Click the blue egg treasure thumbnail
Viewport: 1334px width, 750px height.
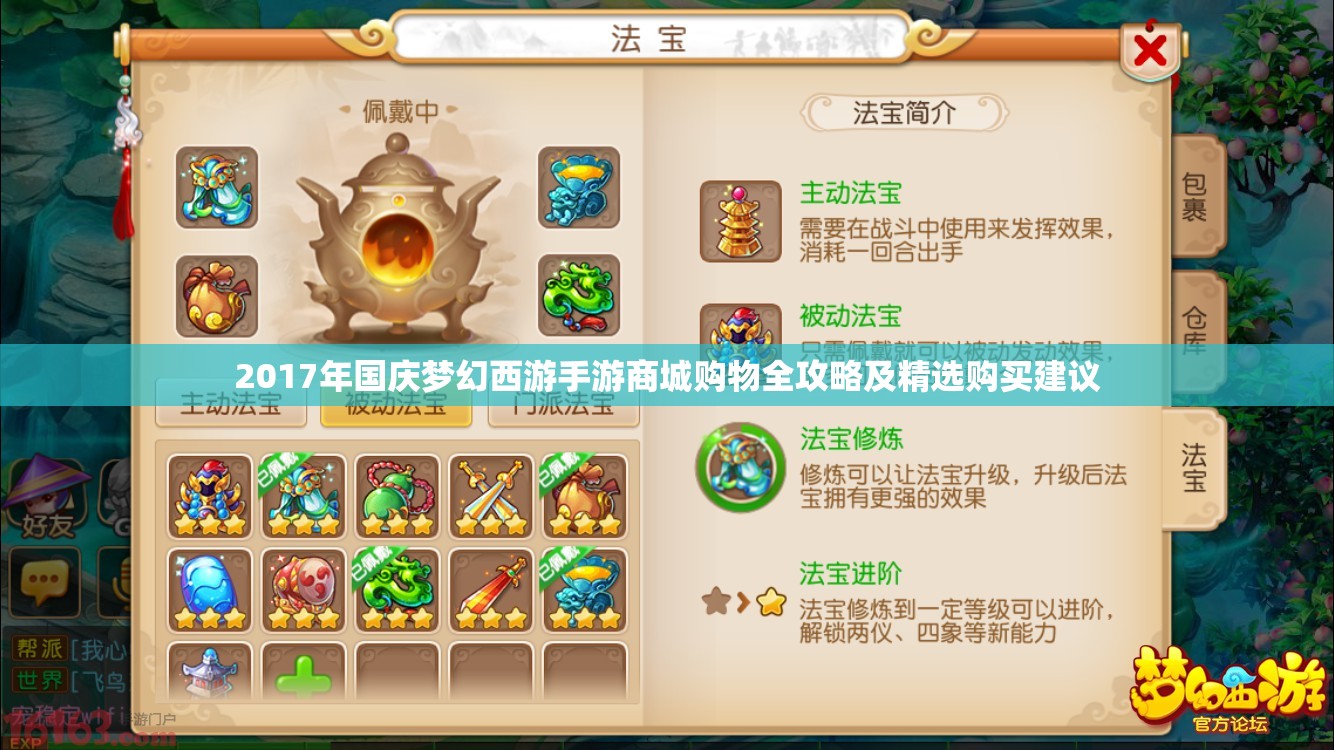point(208,590)
